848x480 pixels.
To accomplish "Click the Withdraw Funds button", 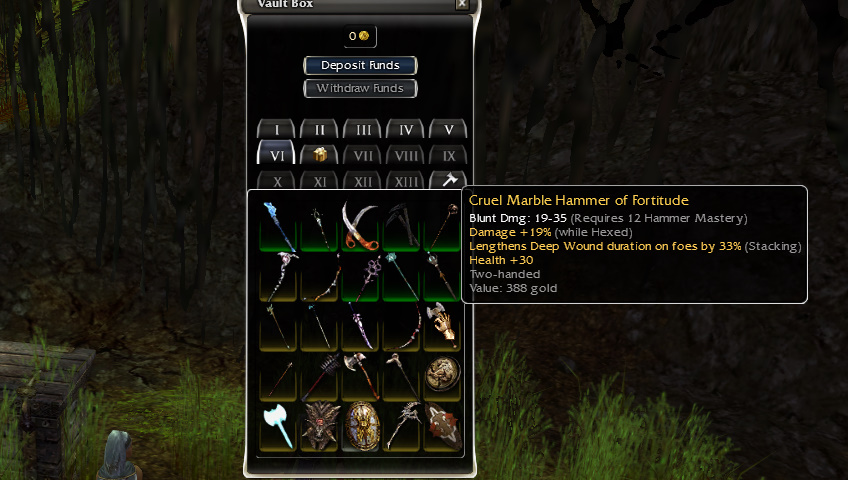I will pos(360,88).
